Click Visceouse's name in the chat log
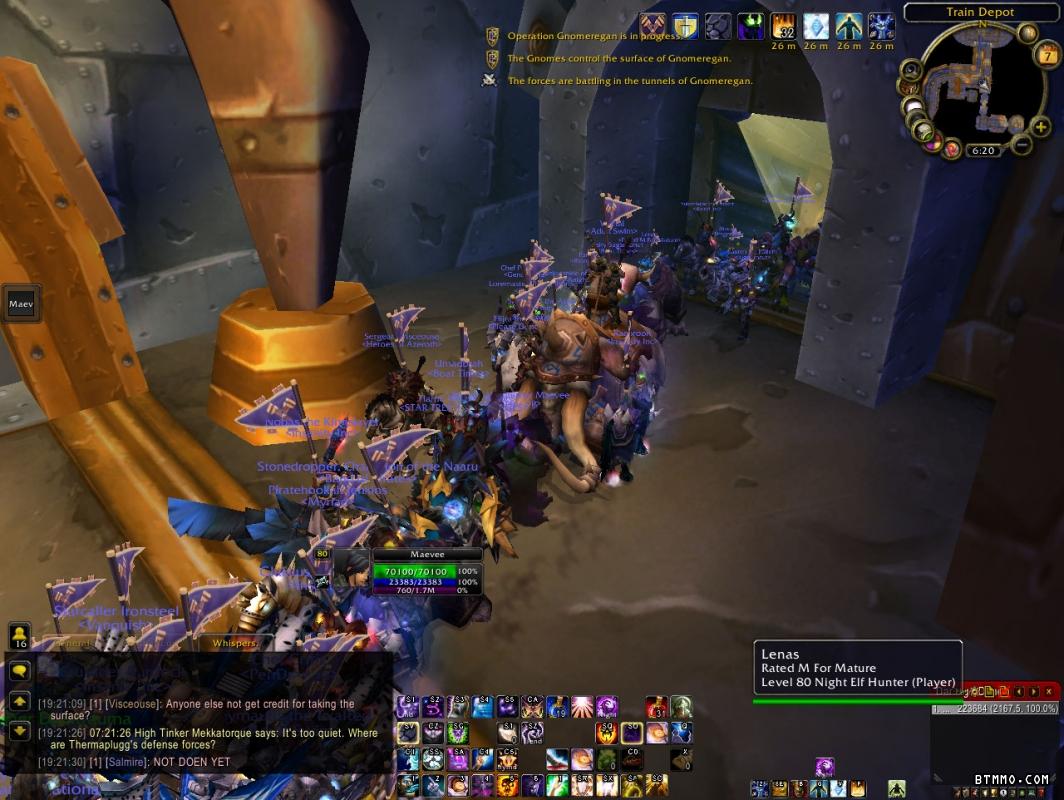This screenshot has width=1064, height=800. pyautogui.click(x=133, y=704)
